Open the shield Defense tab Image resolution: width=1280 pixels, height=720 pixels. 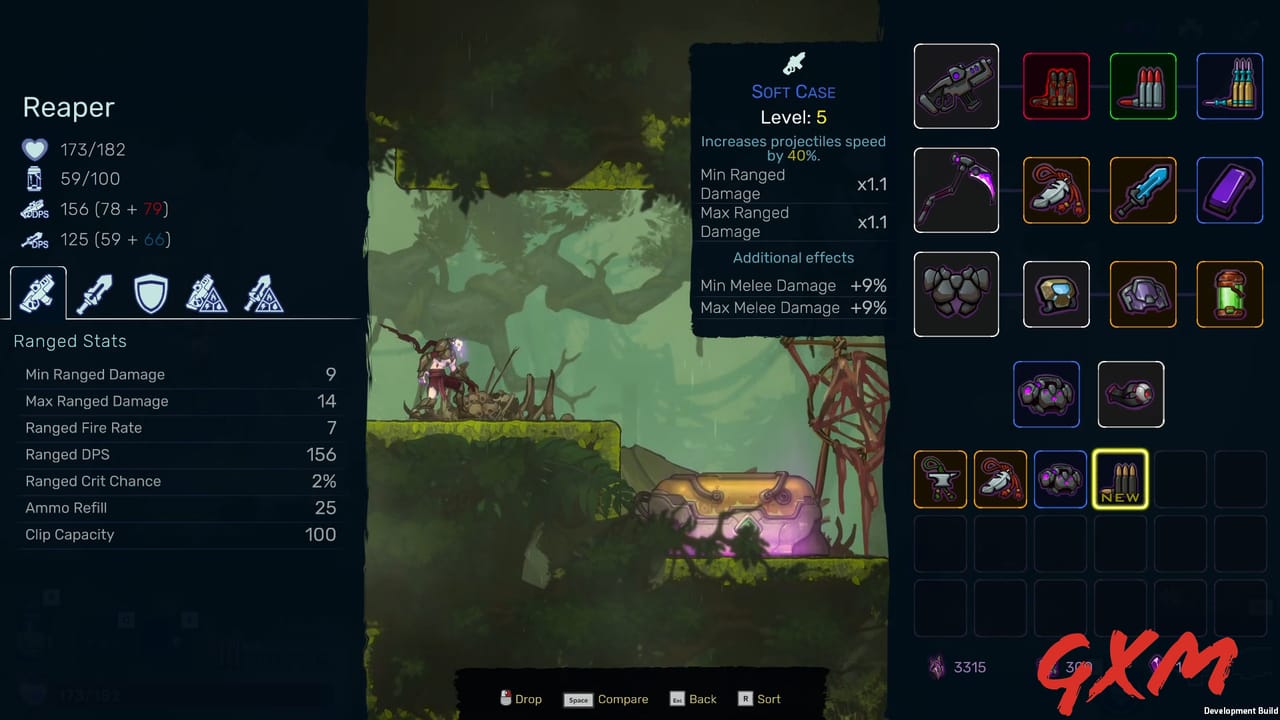click(150, 292)
